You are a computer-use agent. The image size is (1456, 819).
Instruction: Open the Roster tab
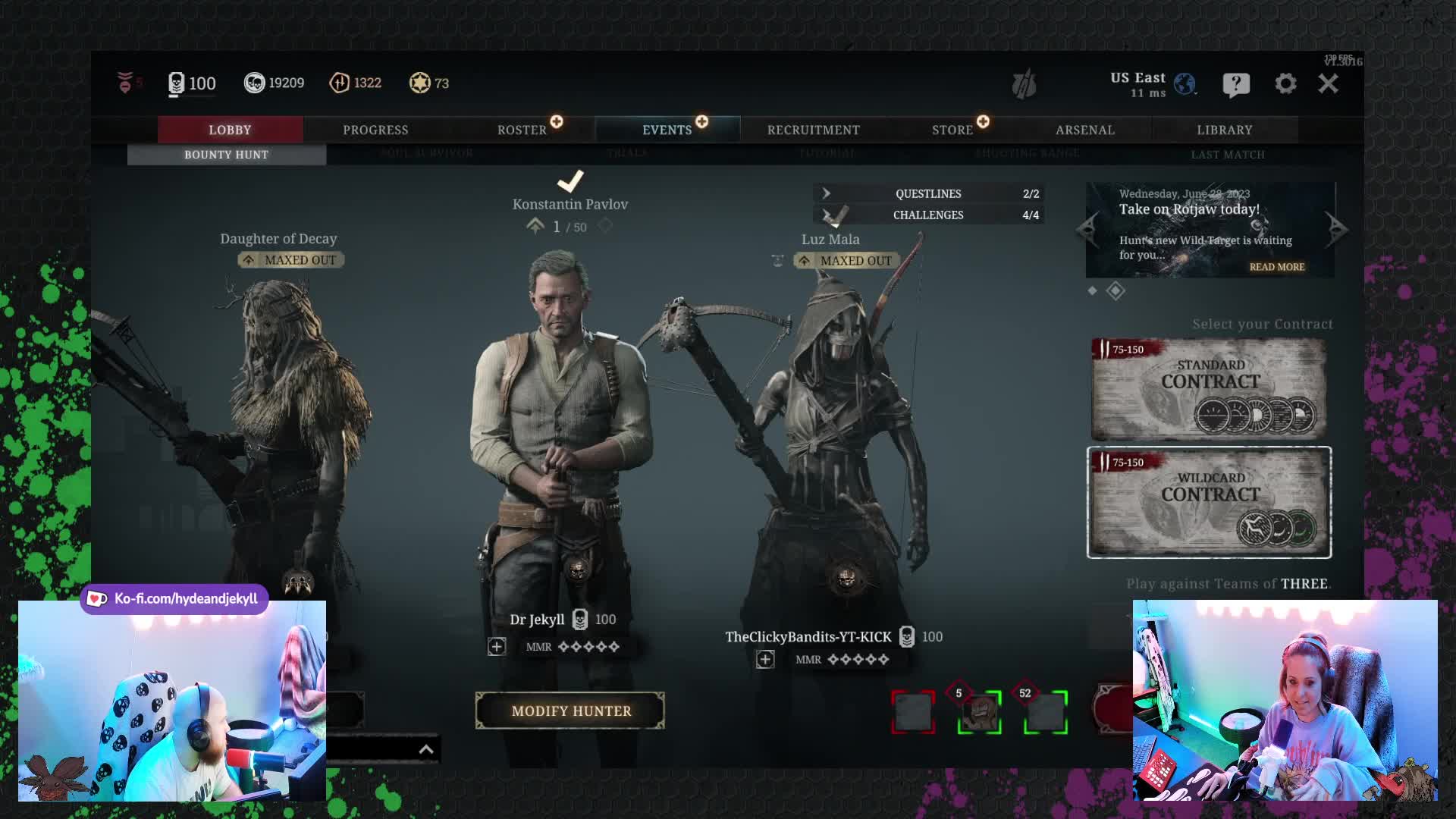click(522, 130)
